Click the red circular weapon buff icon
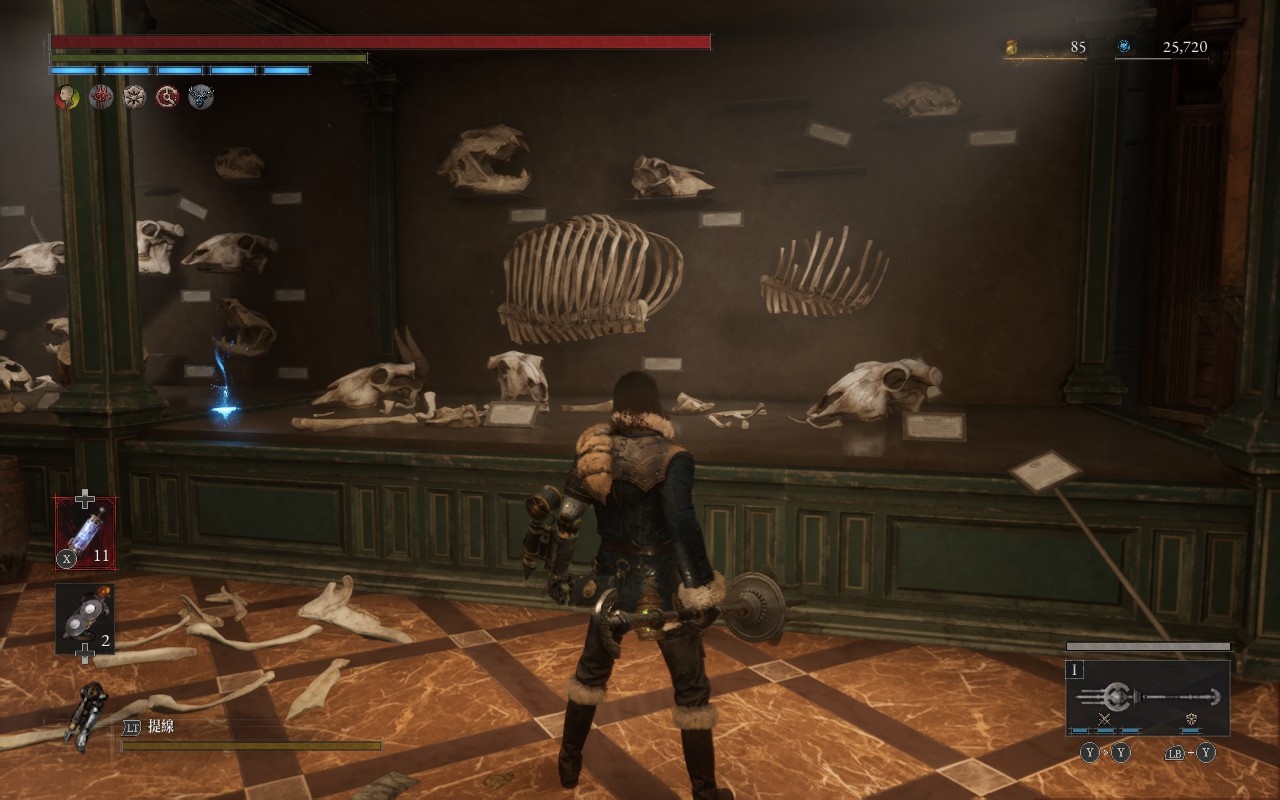The height and width of the screenshot is (800, 1280). (x=168, y=97)
